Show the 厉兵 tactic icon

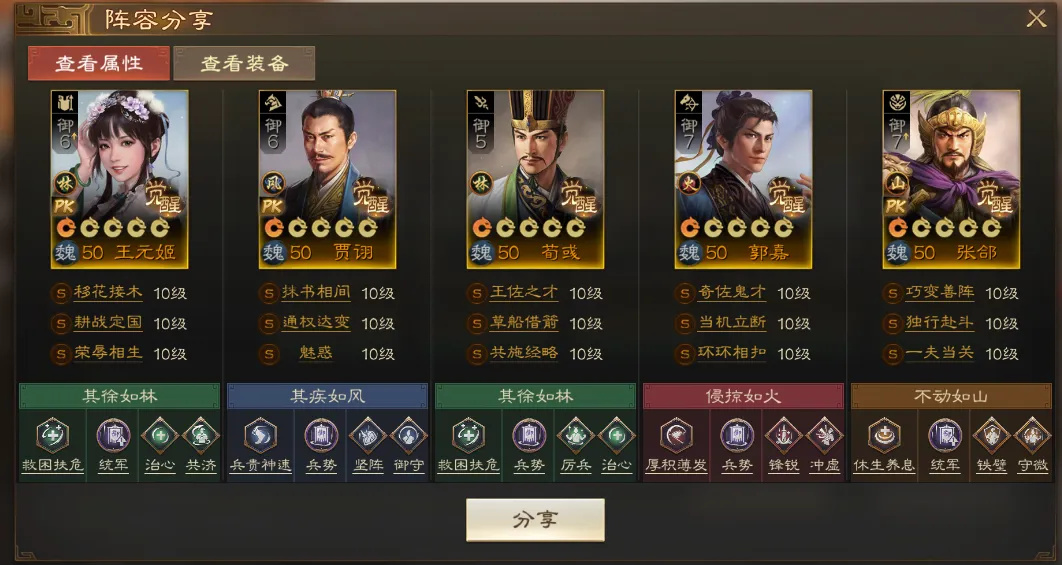575,436
